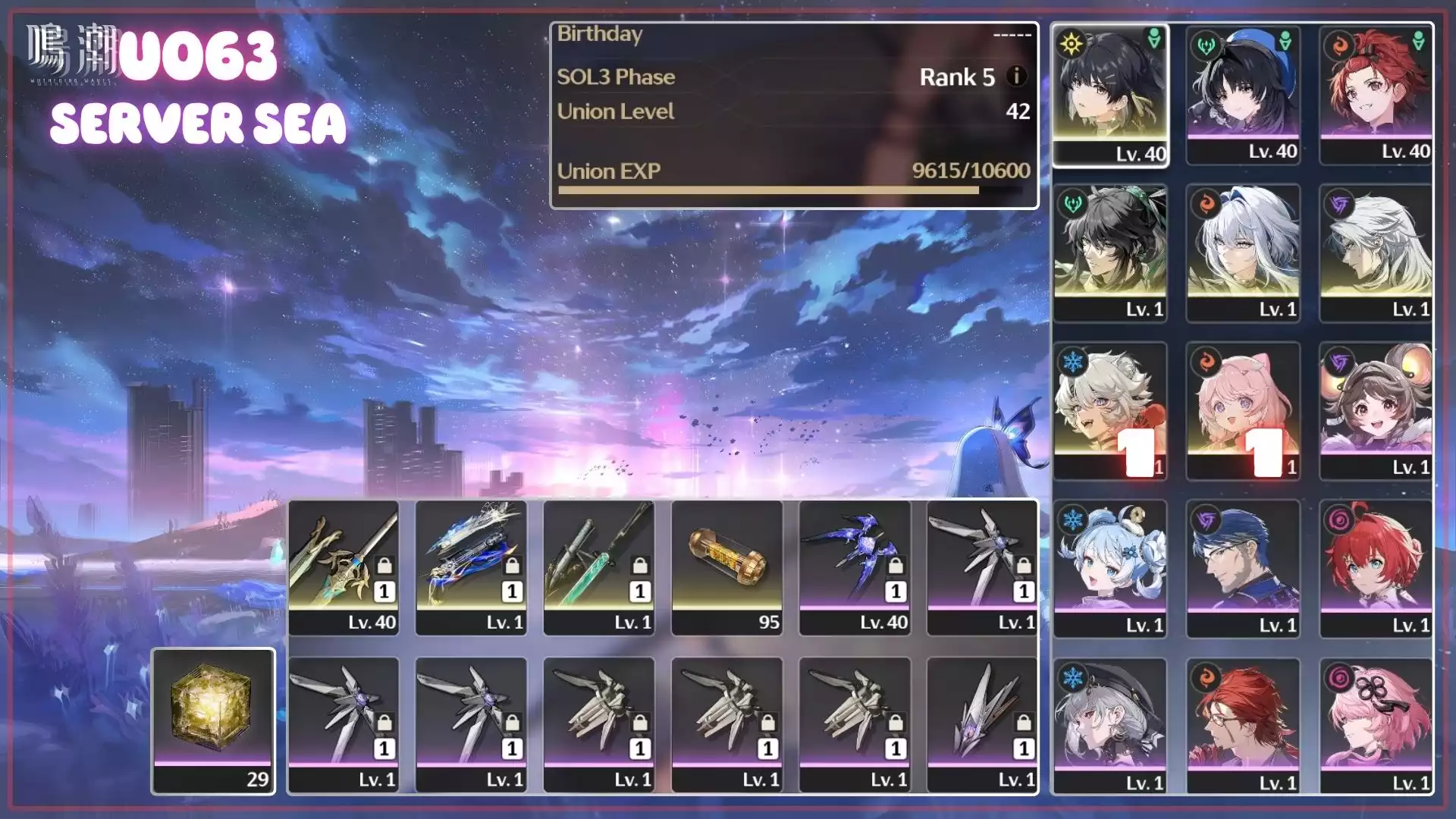
Task: Select Yuanwu, the Electro man with glasses
Action: click(x=1243, y=568)
